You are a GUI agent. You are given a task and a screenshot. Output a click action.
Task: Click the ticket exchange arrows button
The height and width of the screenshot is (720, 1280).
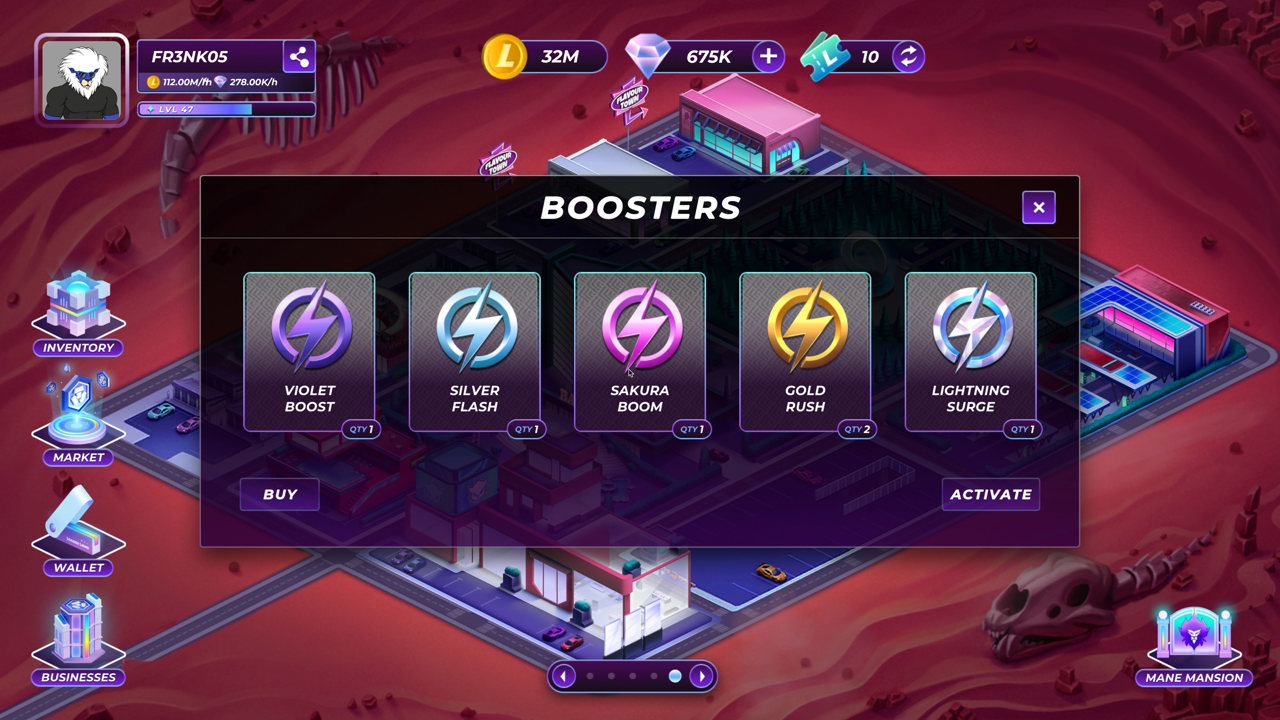pyautogui.click(x=908, y=57)
